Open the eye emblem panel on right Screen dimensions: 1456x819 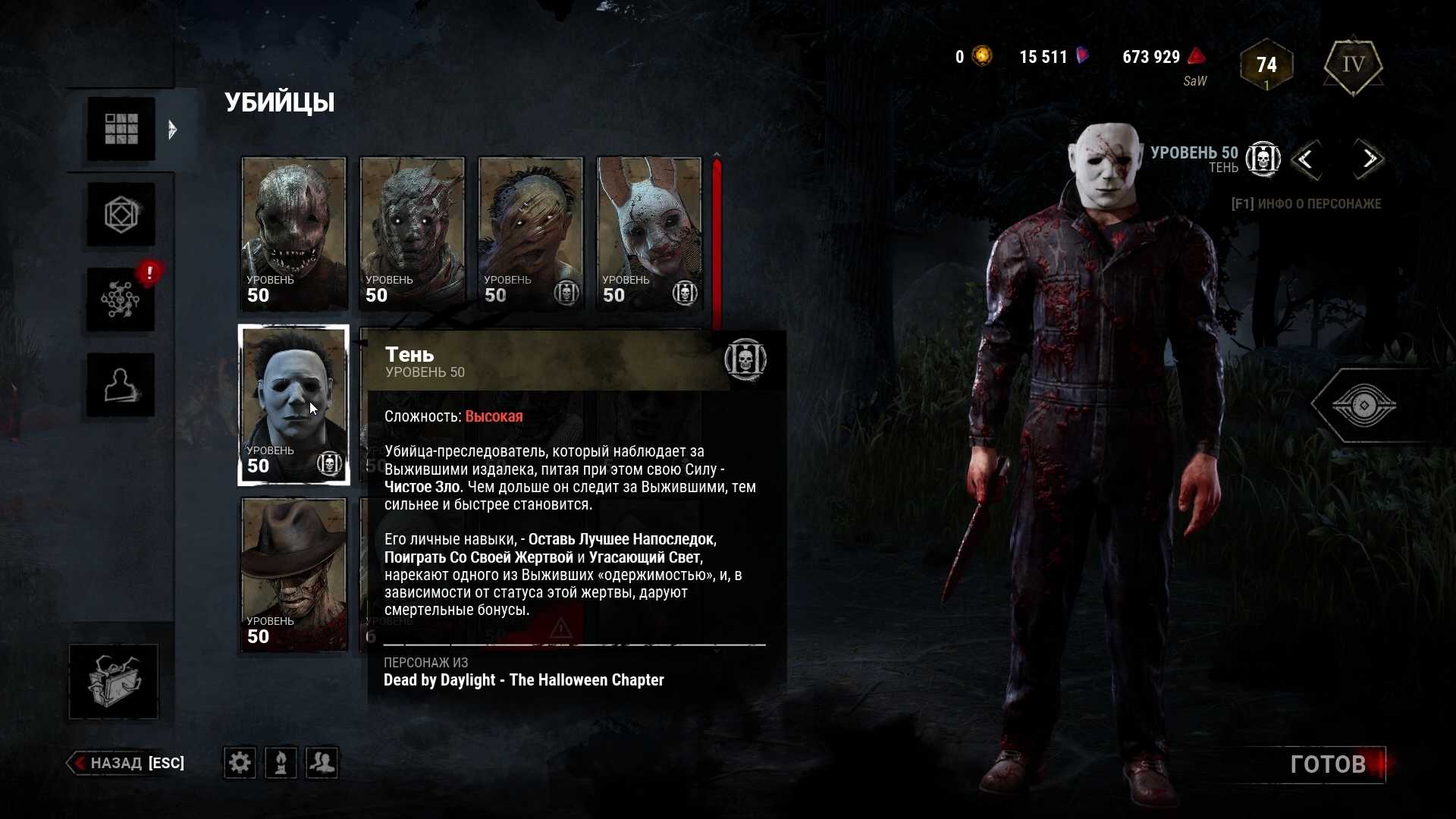(x=1363, y=406)
